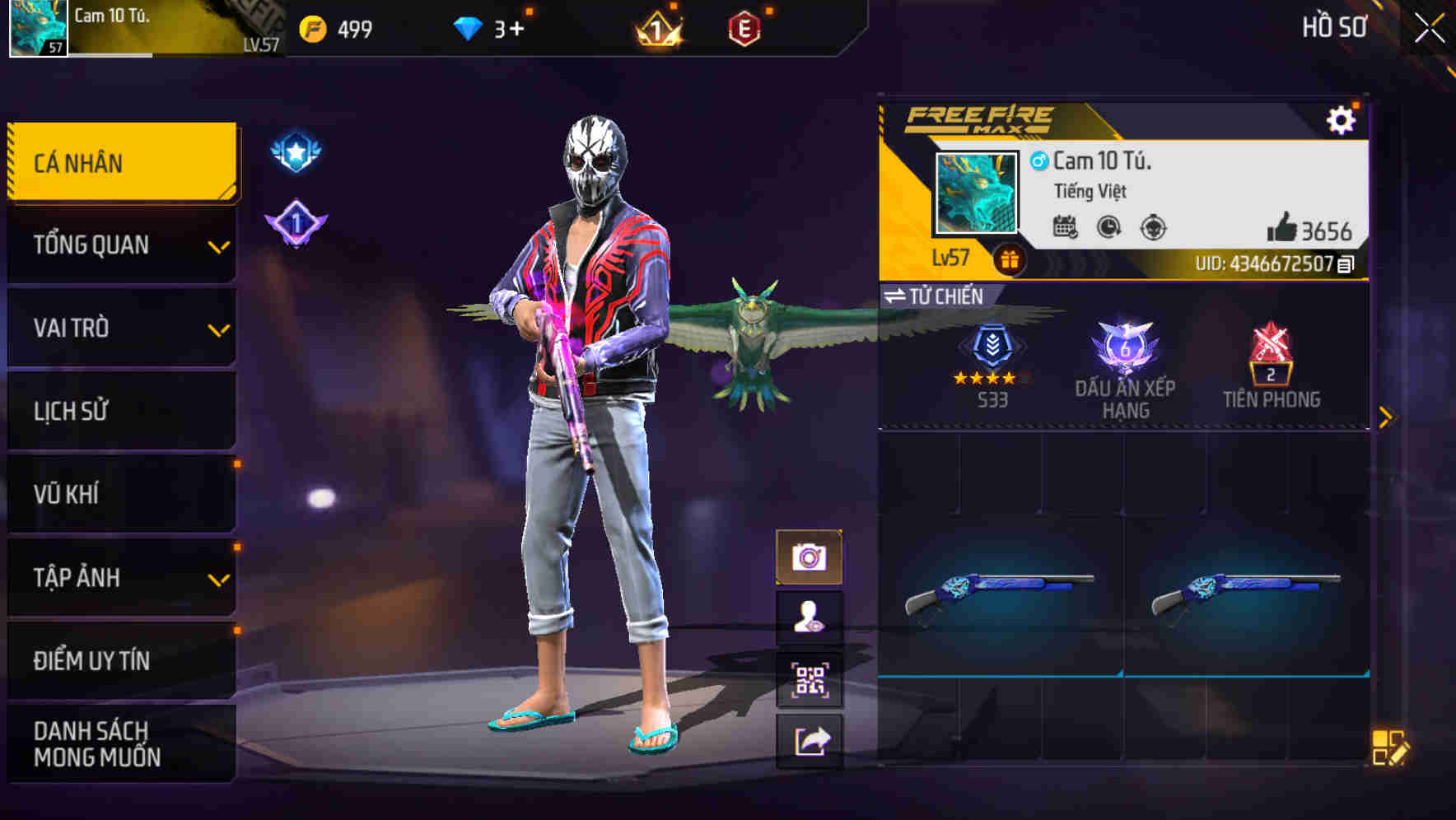
Task: Open the QR code icon
Action: 810,679
